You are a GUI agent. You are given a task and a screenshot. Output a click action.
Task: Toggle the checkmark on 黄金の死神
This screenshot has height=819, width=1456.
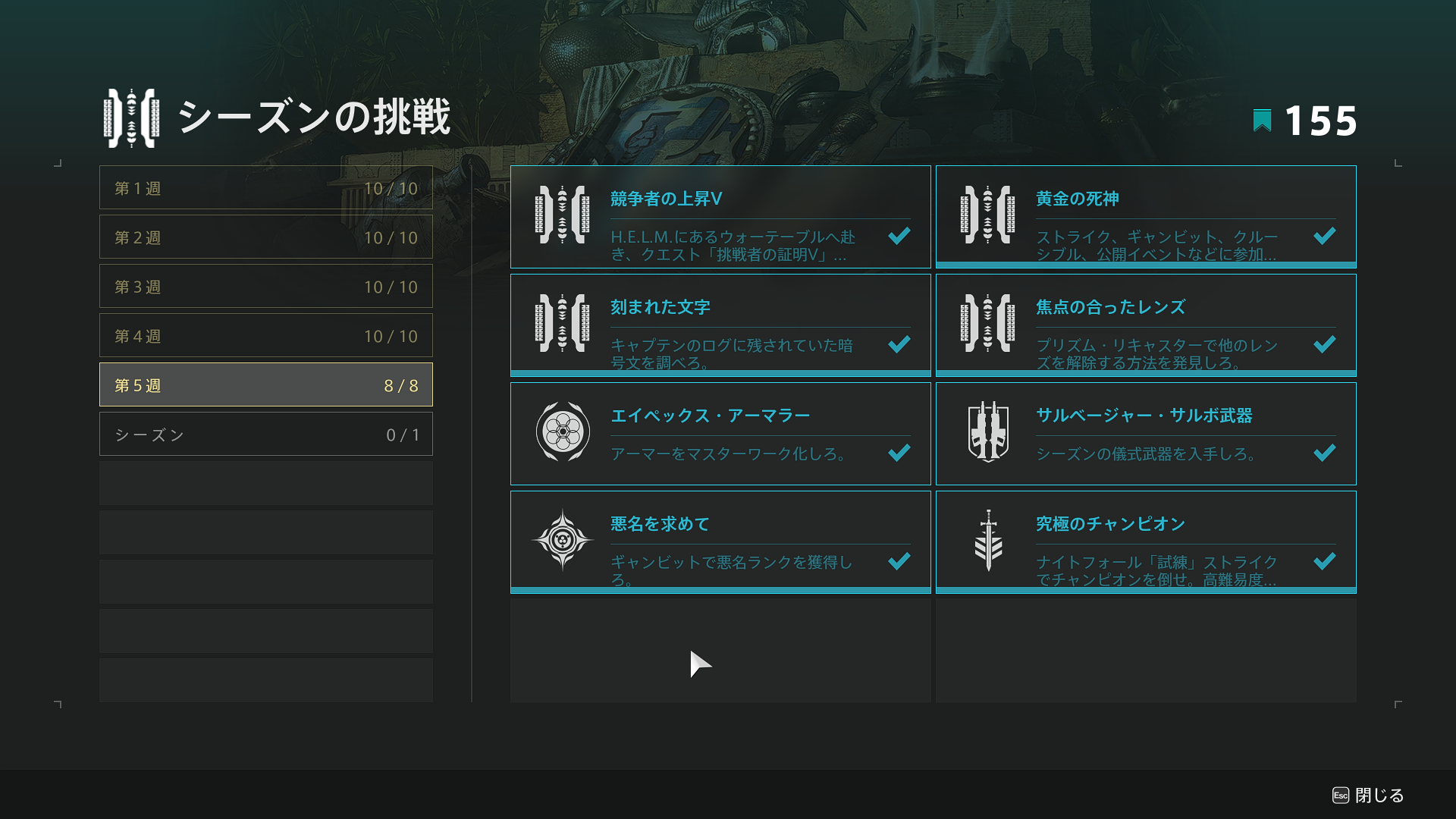coord(1324,237)
